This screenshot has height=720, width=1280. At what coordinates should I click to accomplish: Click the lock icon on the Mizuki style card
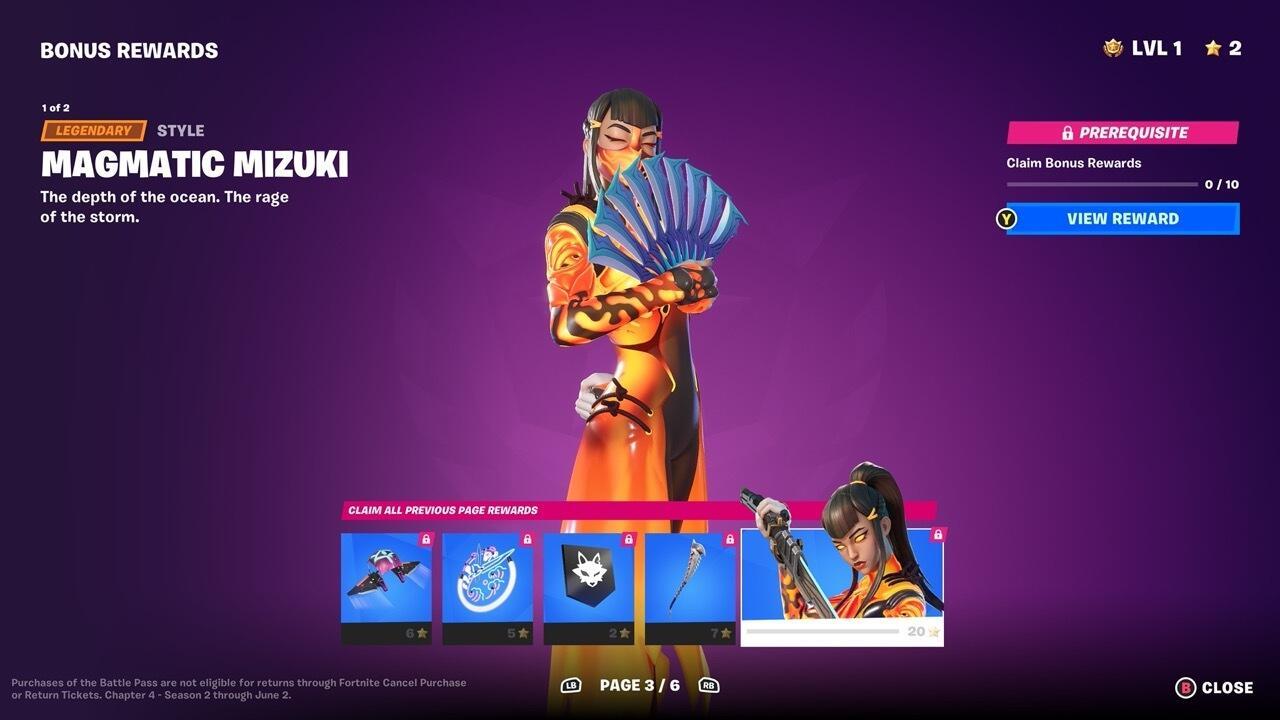[x=936, y=533]
